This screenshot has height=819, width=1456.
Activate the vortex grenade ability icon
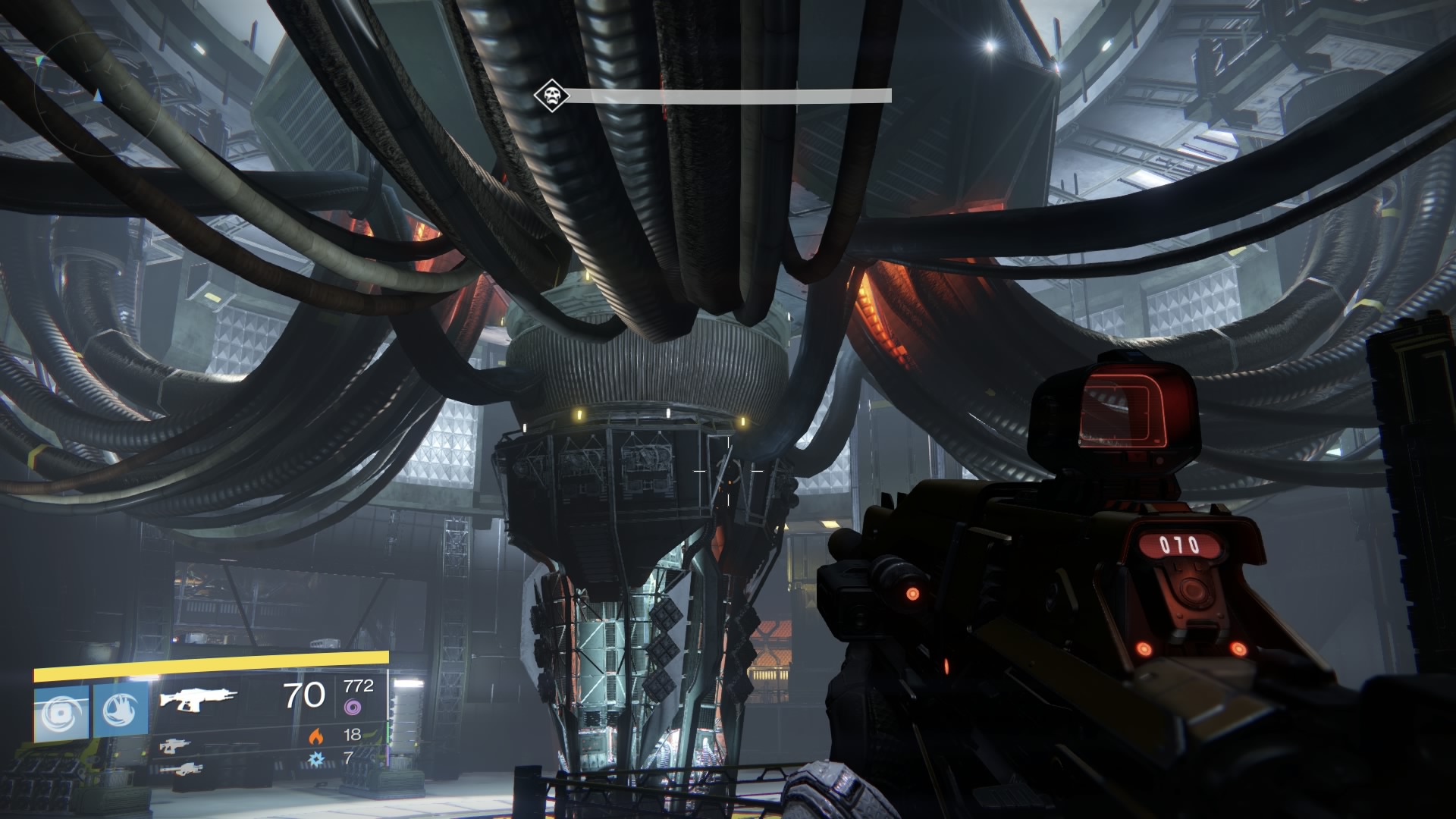click(x=62, y=713)
